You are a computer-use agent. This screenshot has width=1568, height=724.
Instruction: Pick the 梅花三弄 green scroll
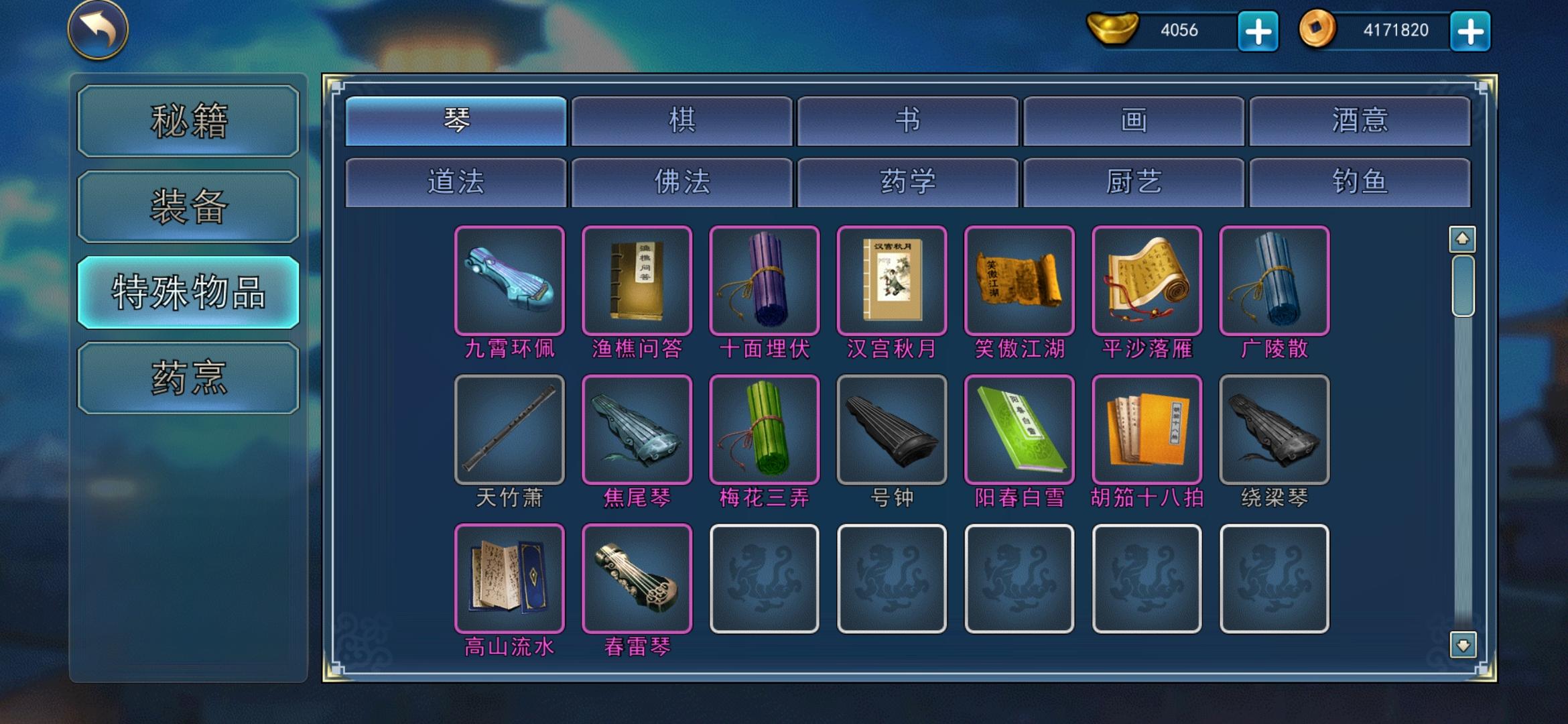pos(764,429)
